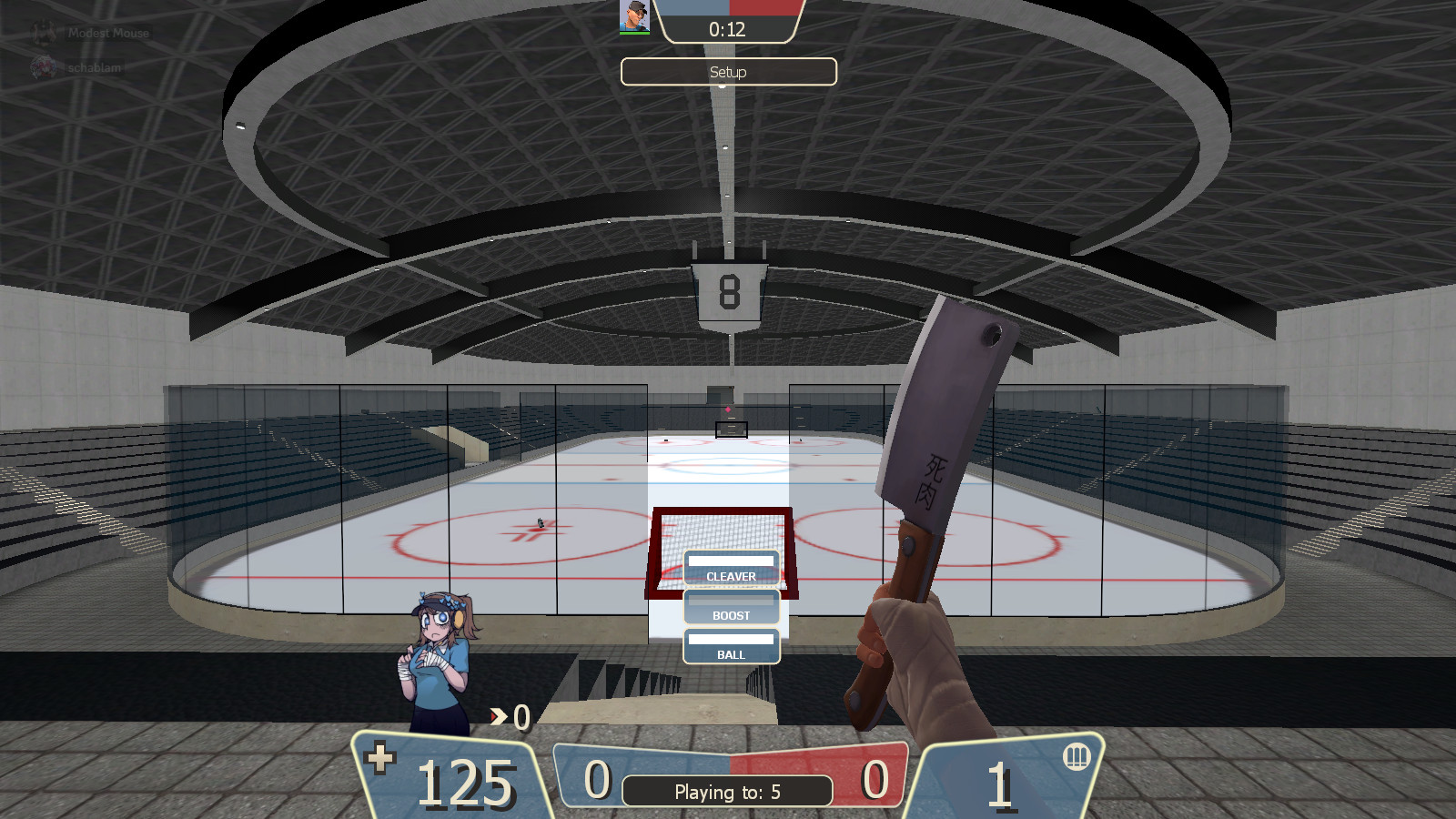Click the Setup phase banner
The height and width of the screenshot is (819, 1456).
[x=727, y=72]
